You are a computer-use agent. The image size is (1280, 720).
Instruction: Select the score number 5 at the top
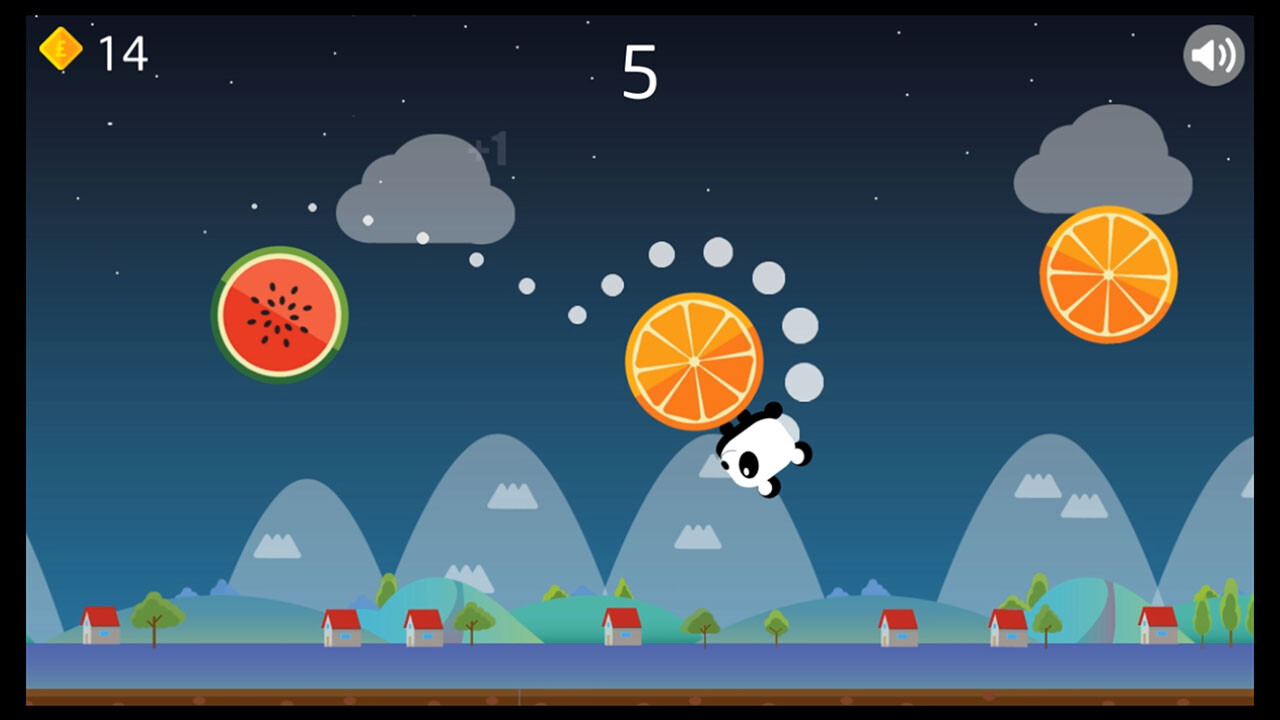640,70
